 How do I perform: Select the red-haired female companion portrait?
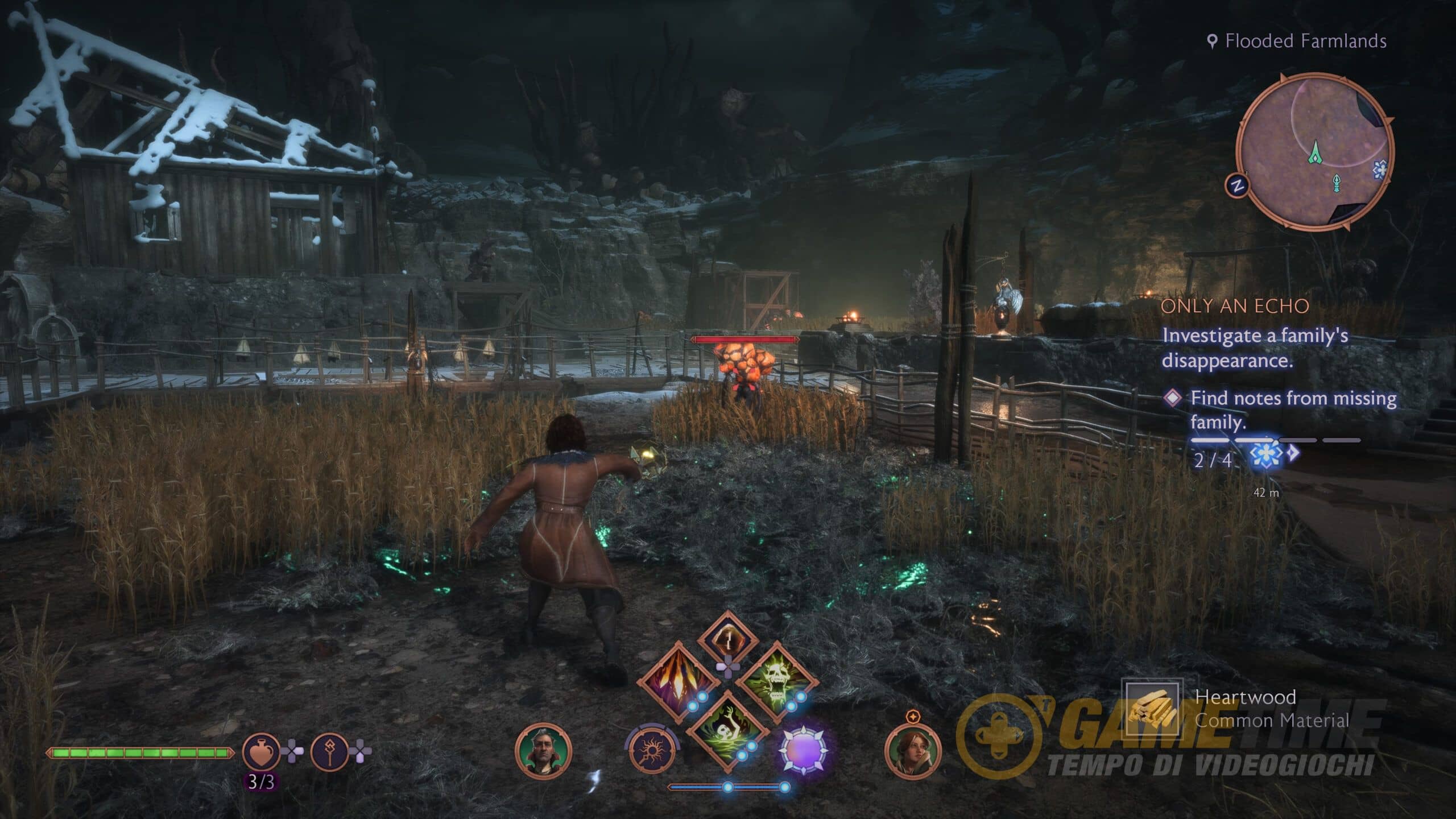click(912, 752)
